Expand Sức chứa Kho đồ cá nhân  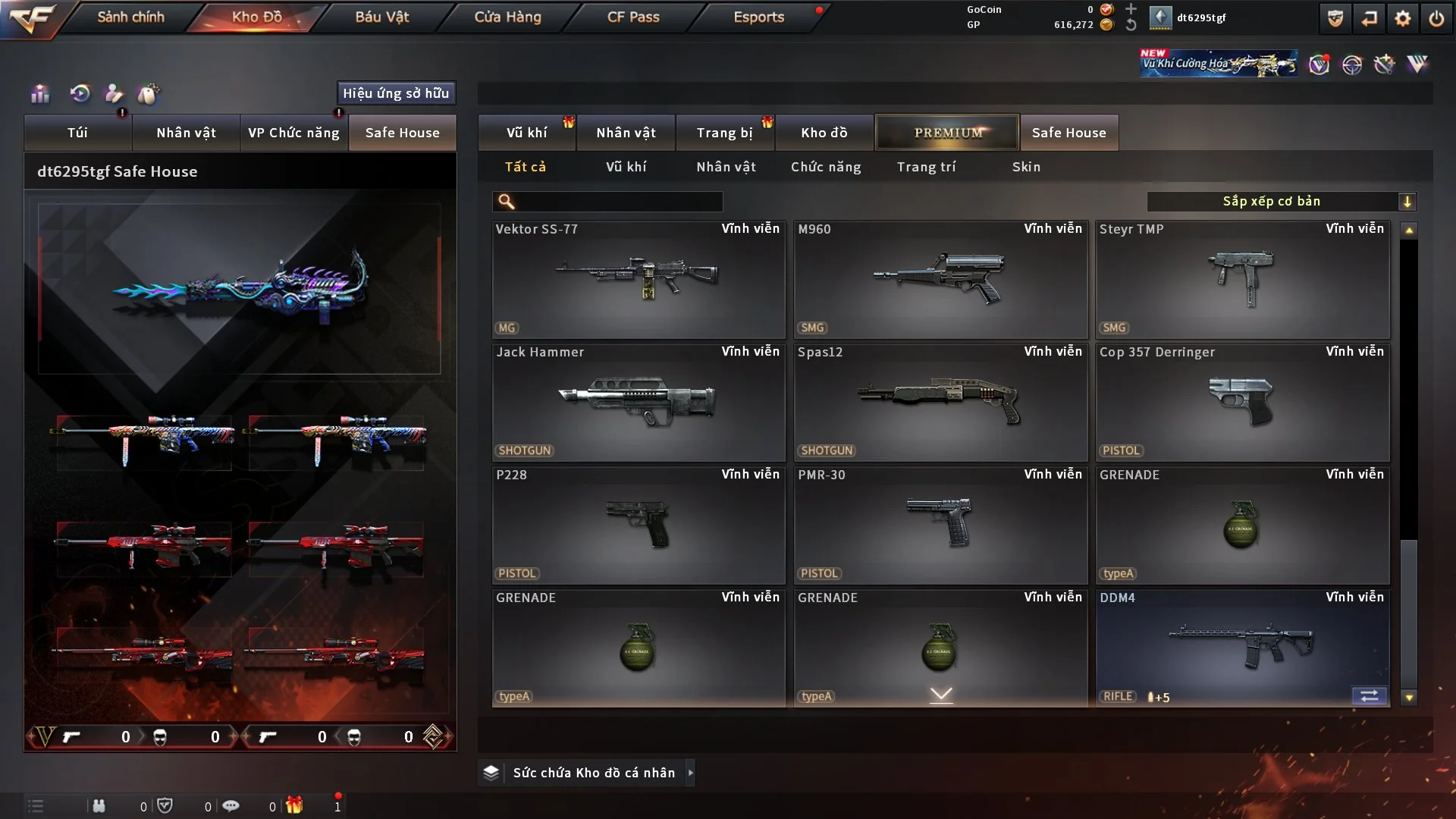593,773
